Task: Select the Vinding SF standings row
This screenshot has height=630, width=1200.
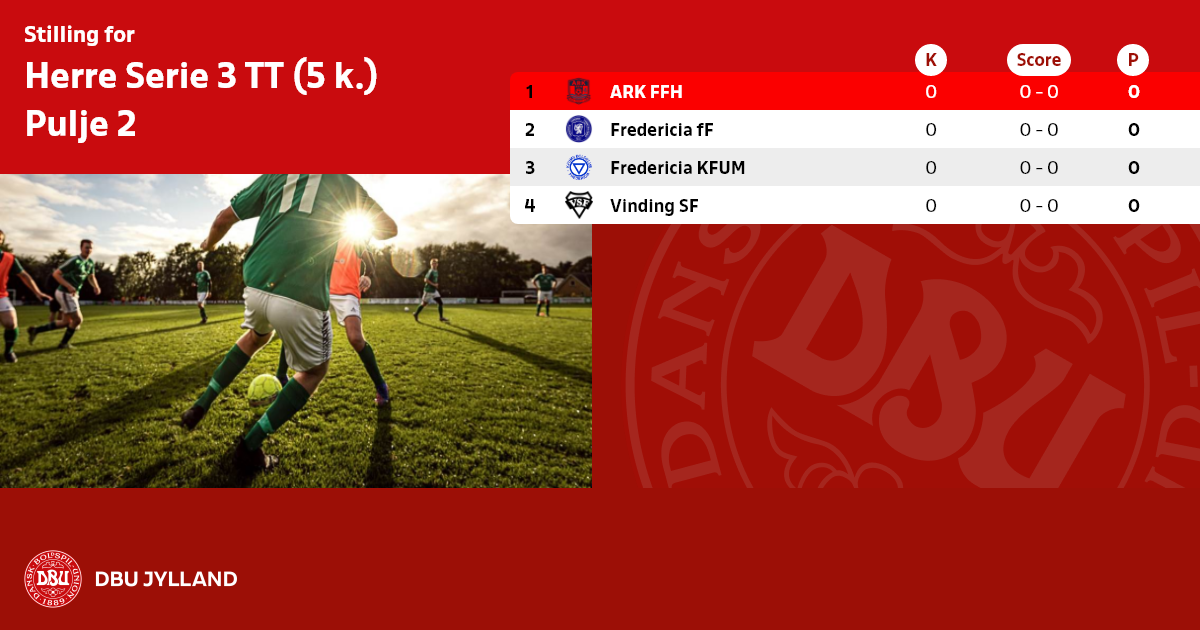Action: coord(654,206)
